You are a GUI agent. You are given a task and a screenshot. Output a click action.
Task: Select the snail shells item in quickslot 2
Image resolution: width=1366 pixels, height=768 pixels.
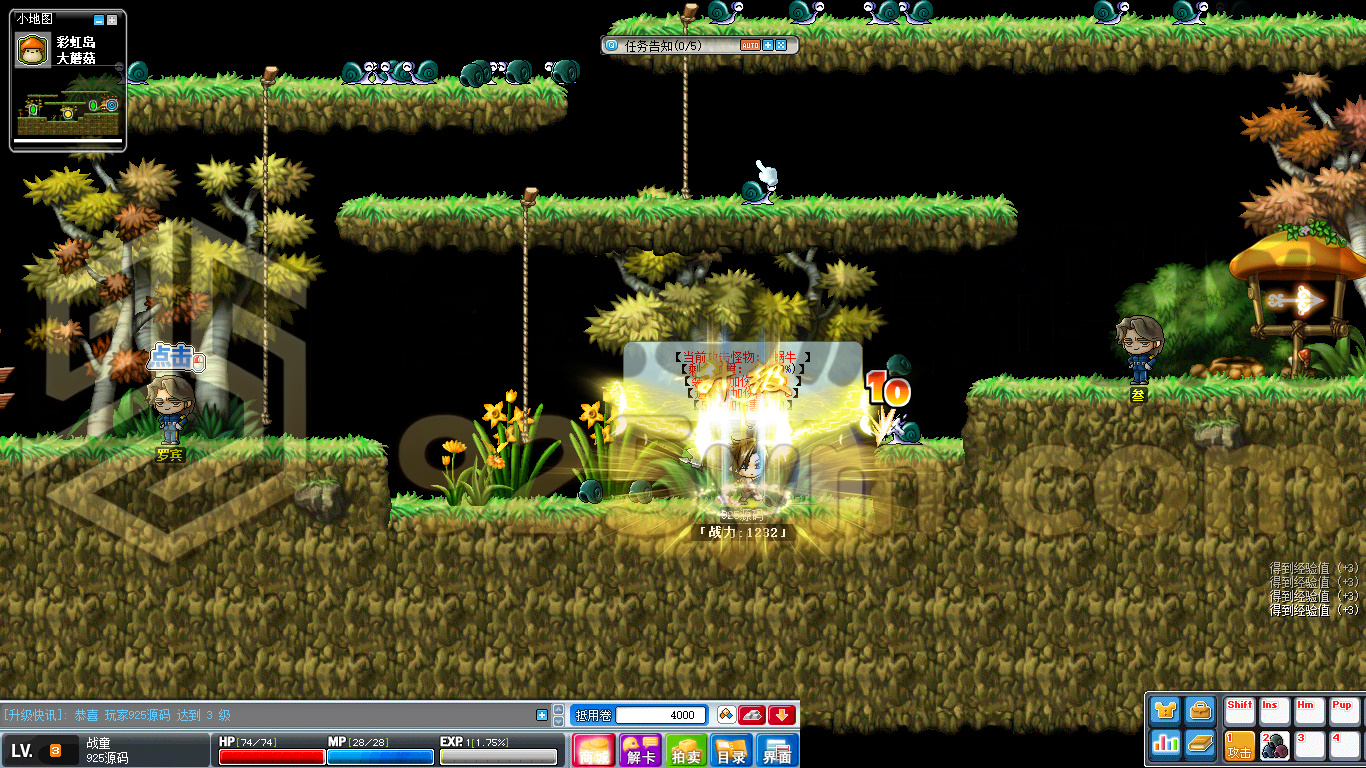[1274, 746]
